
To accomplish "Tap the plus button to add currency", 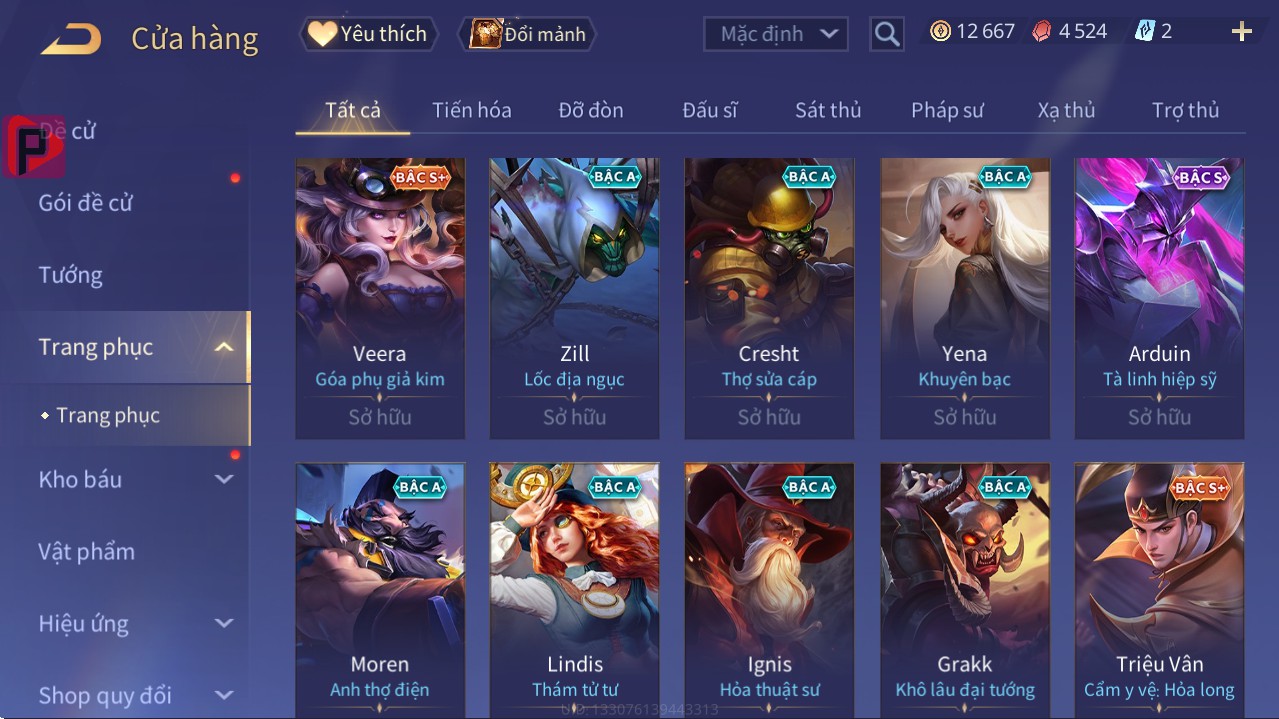I will tap(1241, 32).
